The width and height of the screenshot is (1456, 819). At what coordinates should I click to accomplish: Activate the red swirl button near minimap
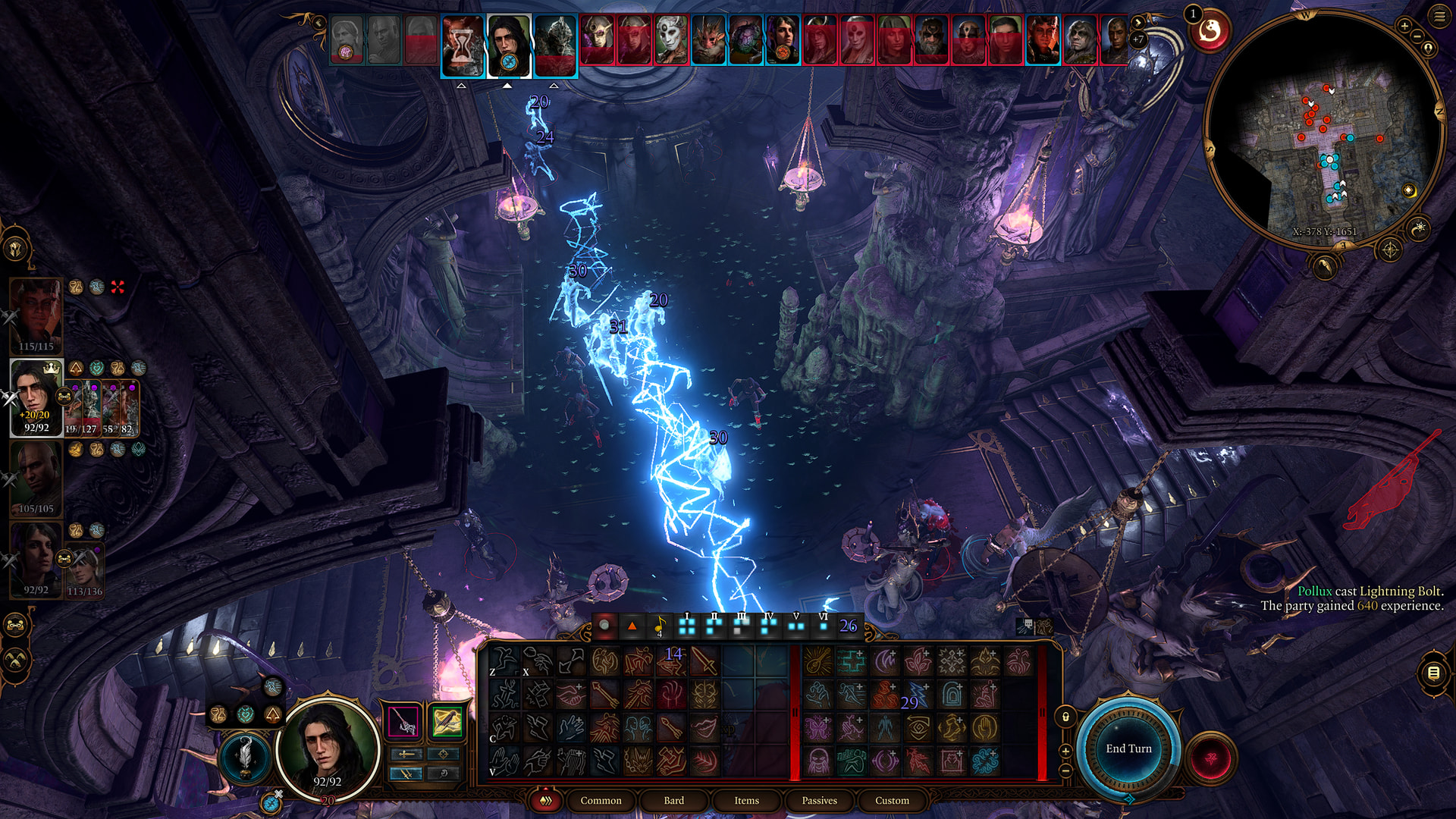click(x=1210, y=32)
